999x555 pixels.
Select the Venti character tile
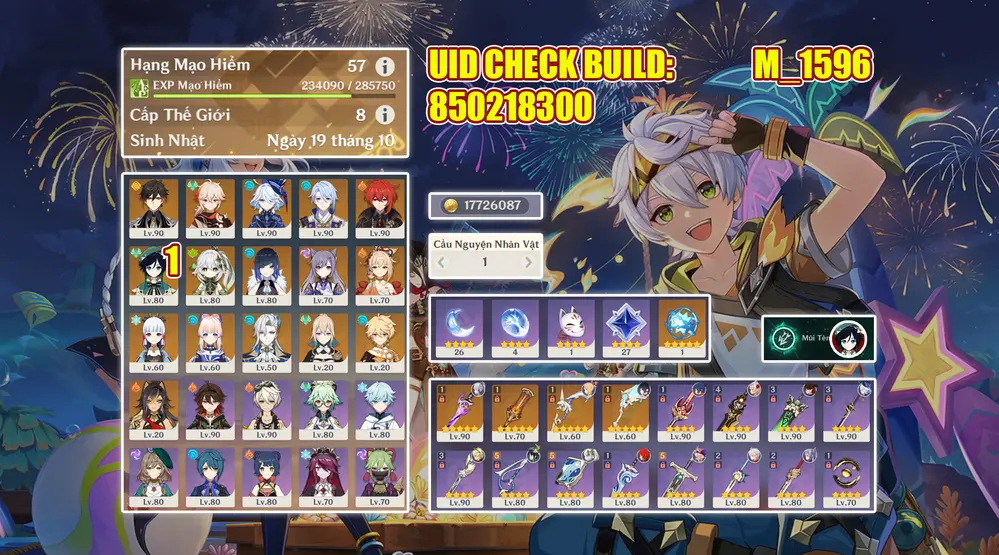[x=154, y=273]
